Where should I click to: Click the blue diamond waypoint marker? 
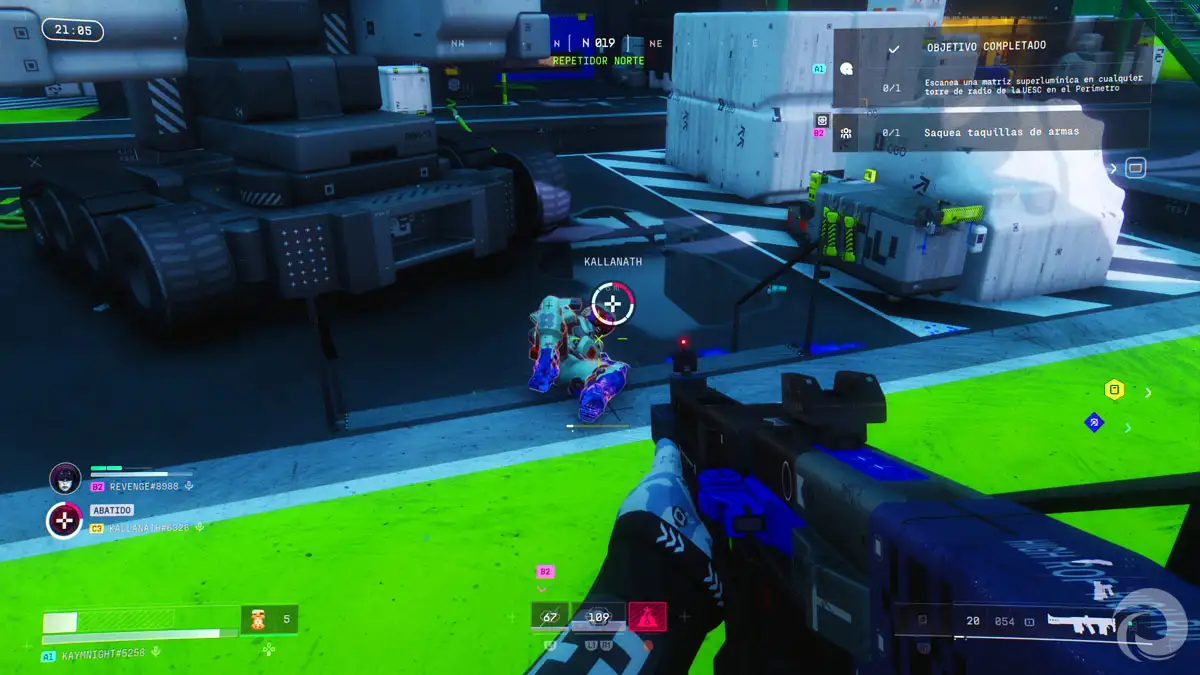point(1094,423)
